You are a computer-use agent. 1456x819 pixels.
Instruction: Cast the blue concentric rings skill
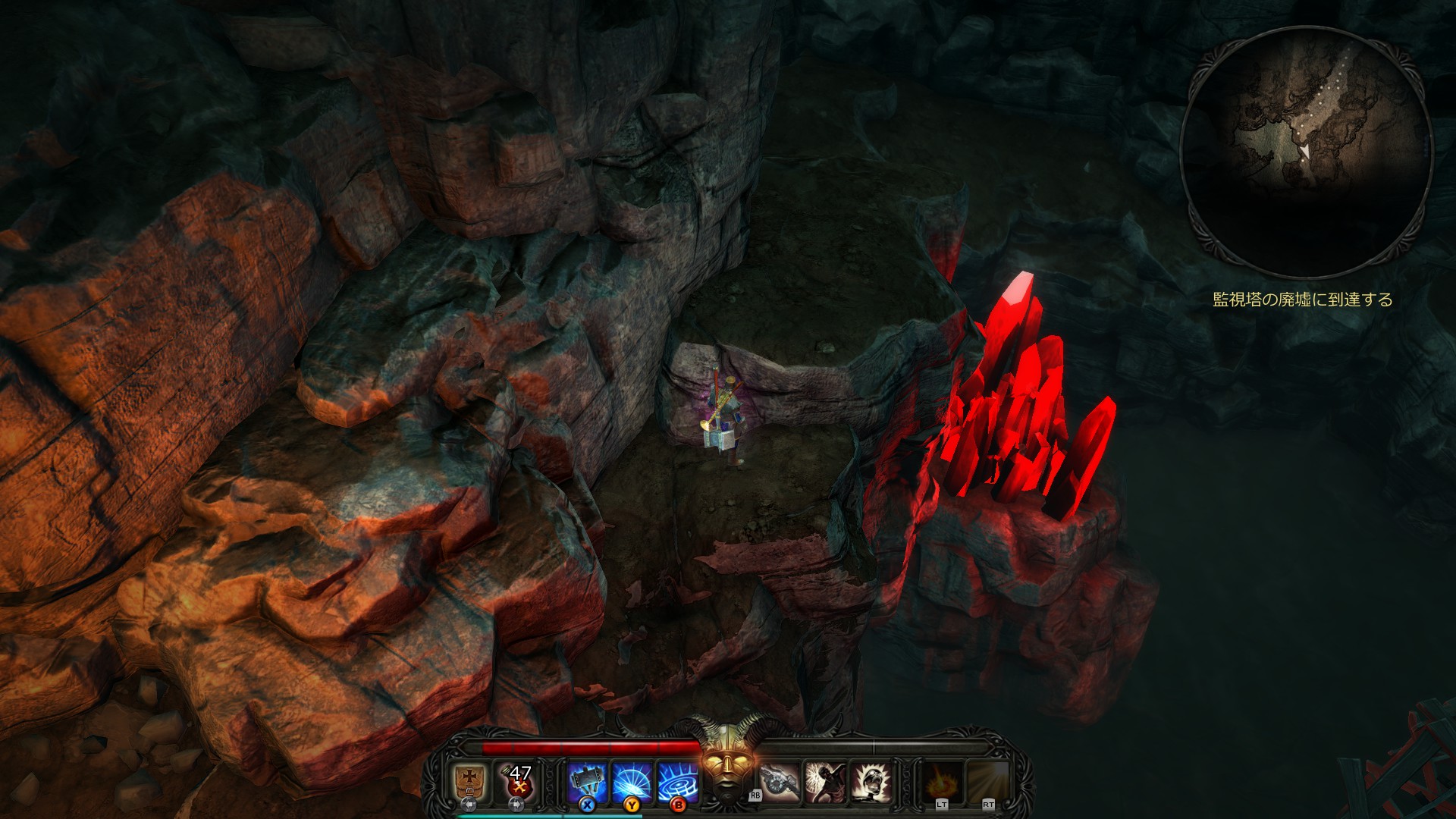click(678, 781)
